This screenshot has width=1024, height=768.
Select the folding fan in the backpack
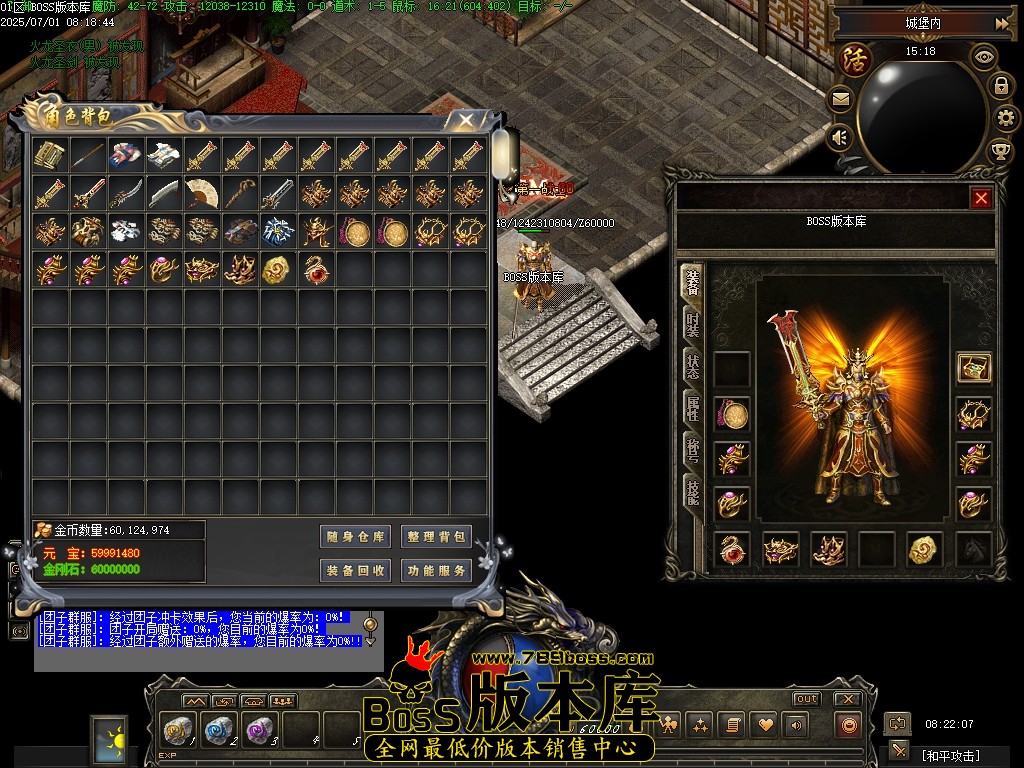point(201,193)
